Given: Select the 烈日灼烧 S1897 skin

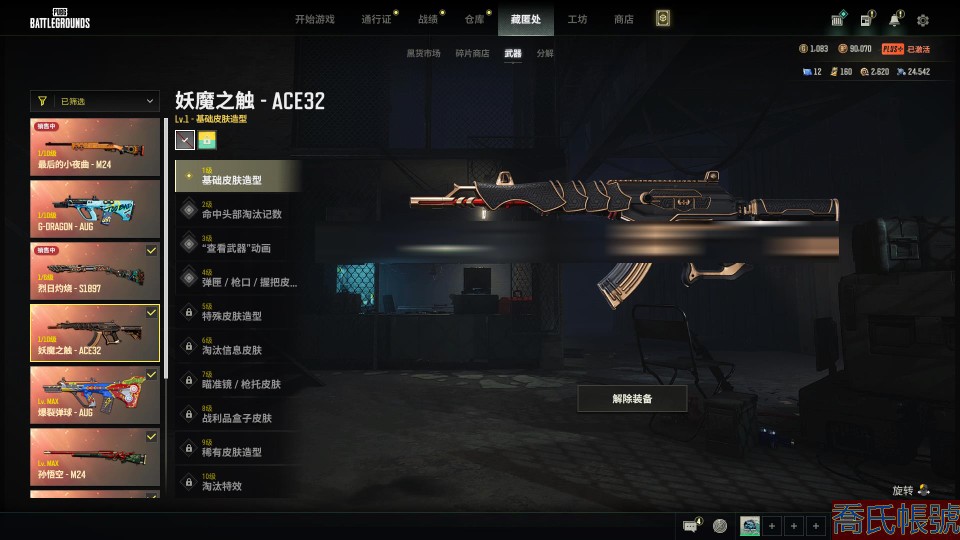Looking at the screenshot, I should [95, 270].
